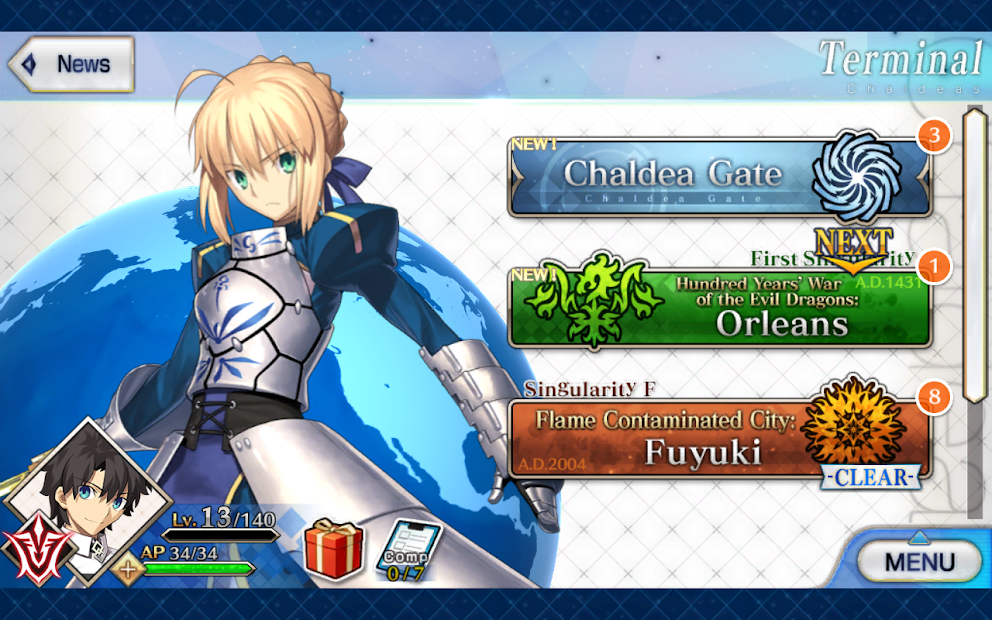The height and width of the screenshot is (620, 992).
Task: Open the main MENU
Action: point(919,561)
